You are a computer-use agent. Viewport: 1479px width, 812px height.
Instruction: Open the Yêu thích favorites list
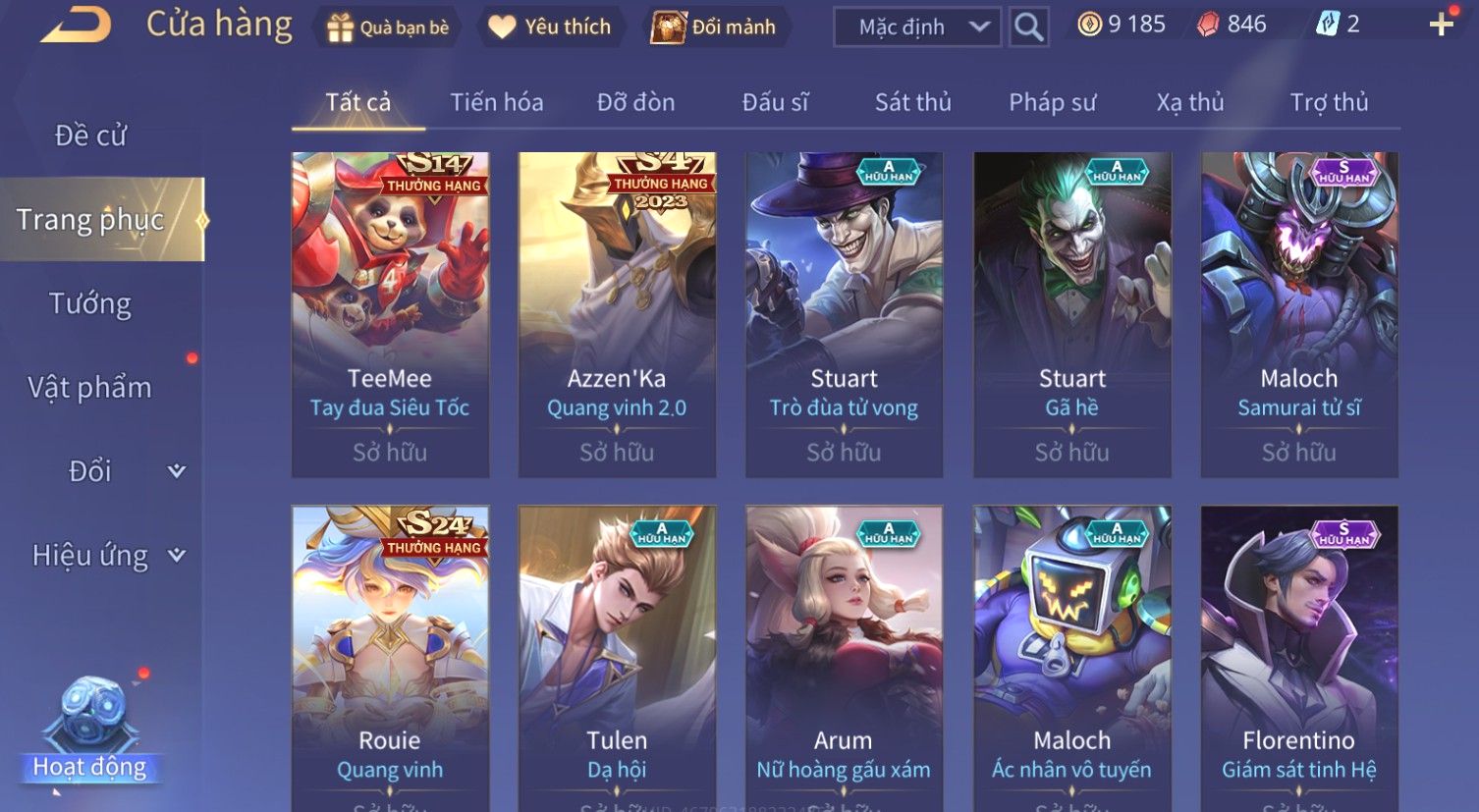551,27
